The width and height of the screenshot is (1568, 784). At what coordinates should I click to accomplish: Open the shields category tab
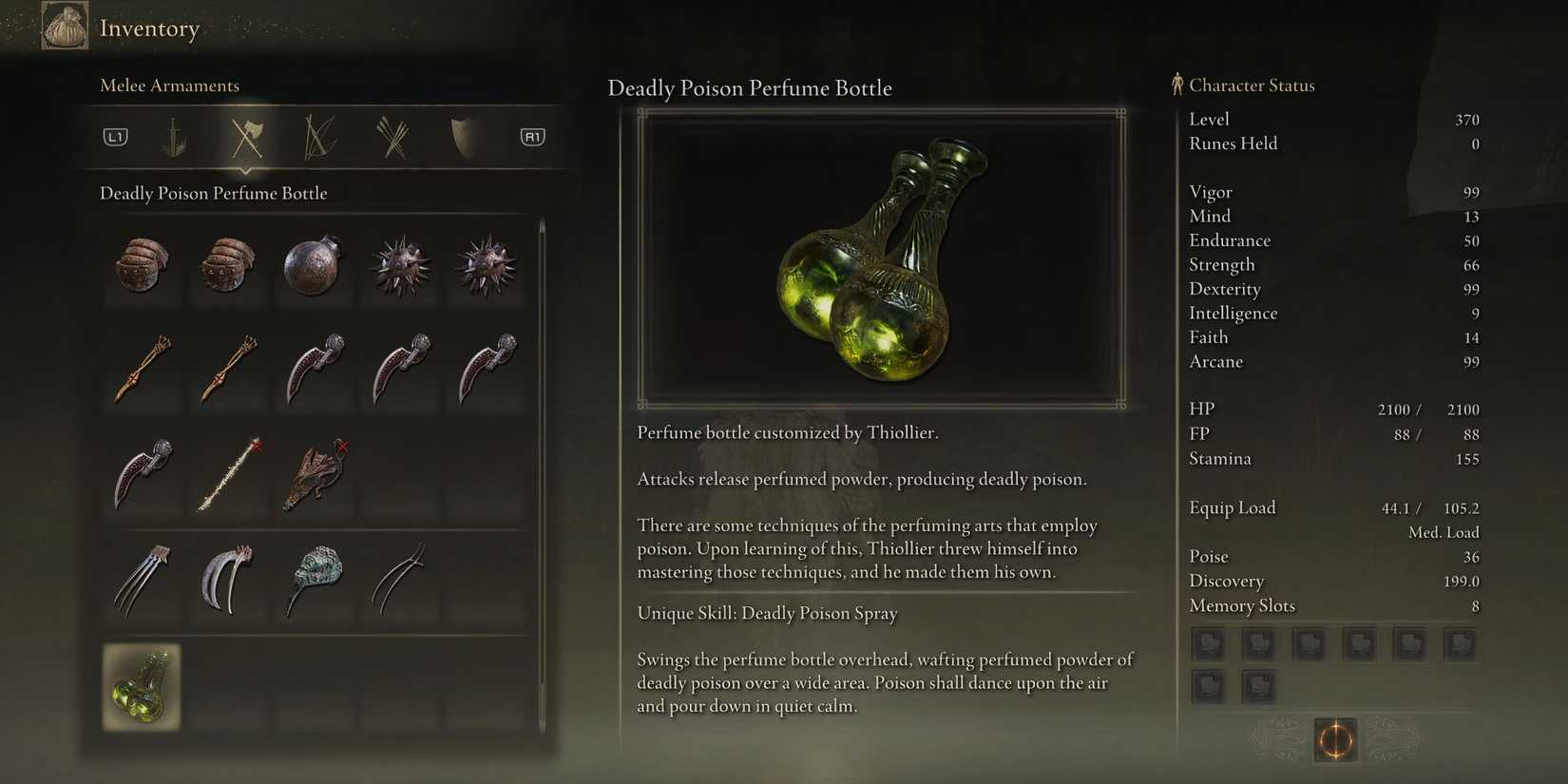[462, 136]
